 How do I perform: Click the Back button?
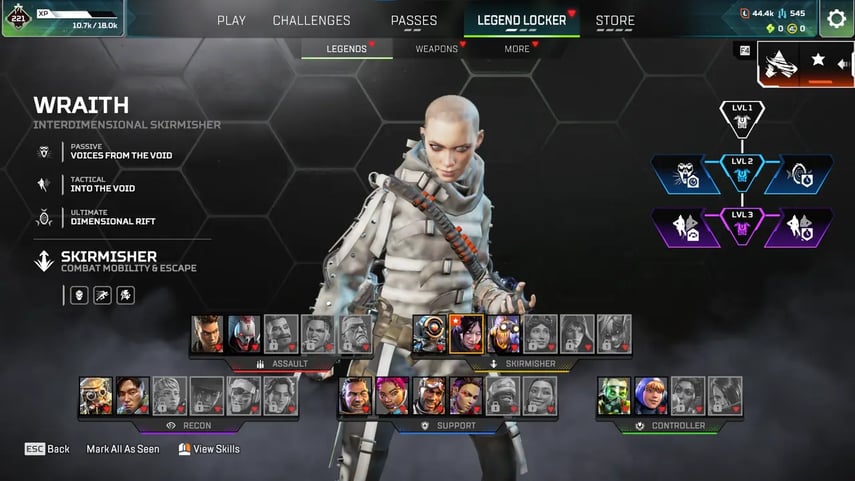click(x=47, y=449)
